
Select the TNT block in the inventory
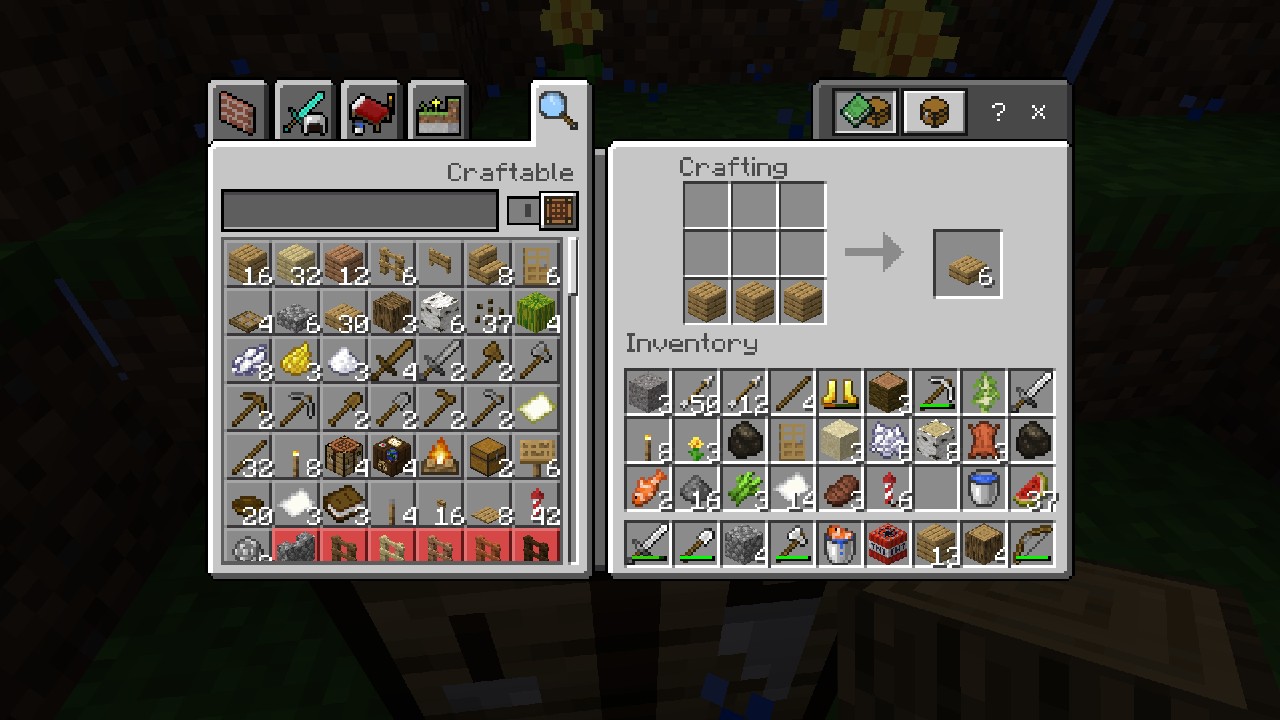(x=887, y=545)
